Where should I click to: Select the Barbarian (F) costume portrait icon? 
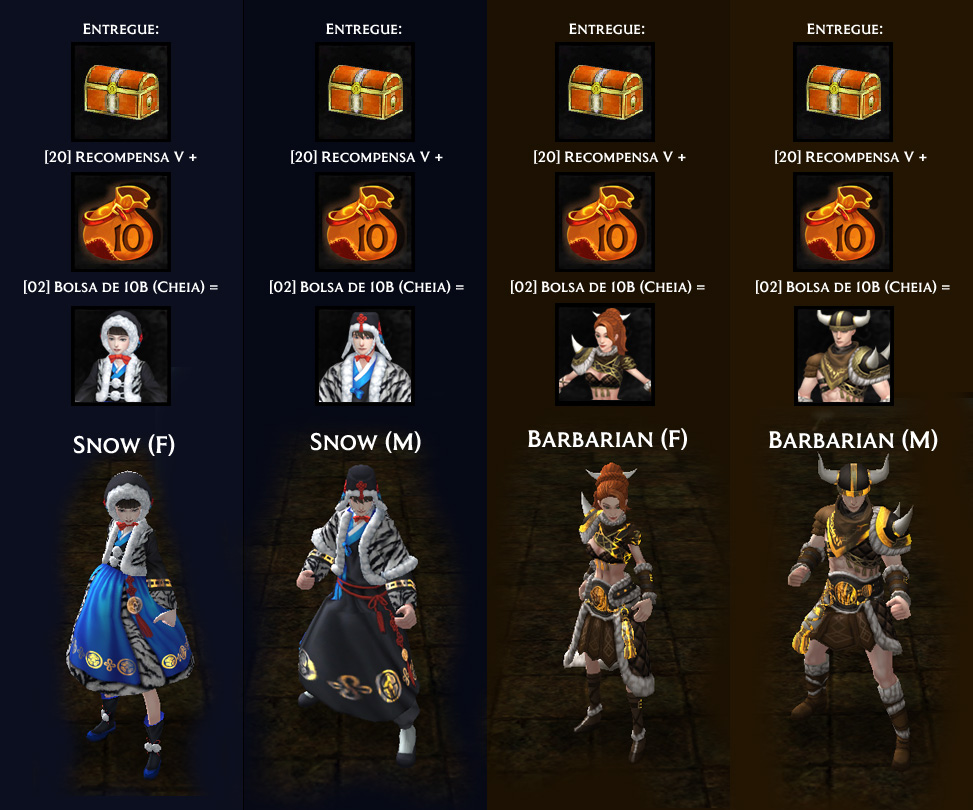(x=605, y=356)
